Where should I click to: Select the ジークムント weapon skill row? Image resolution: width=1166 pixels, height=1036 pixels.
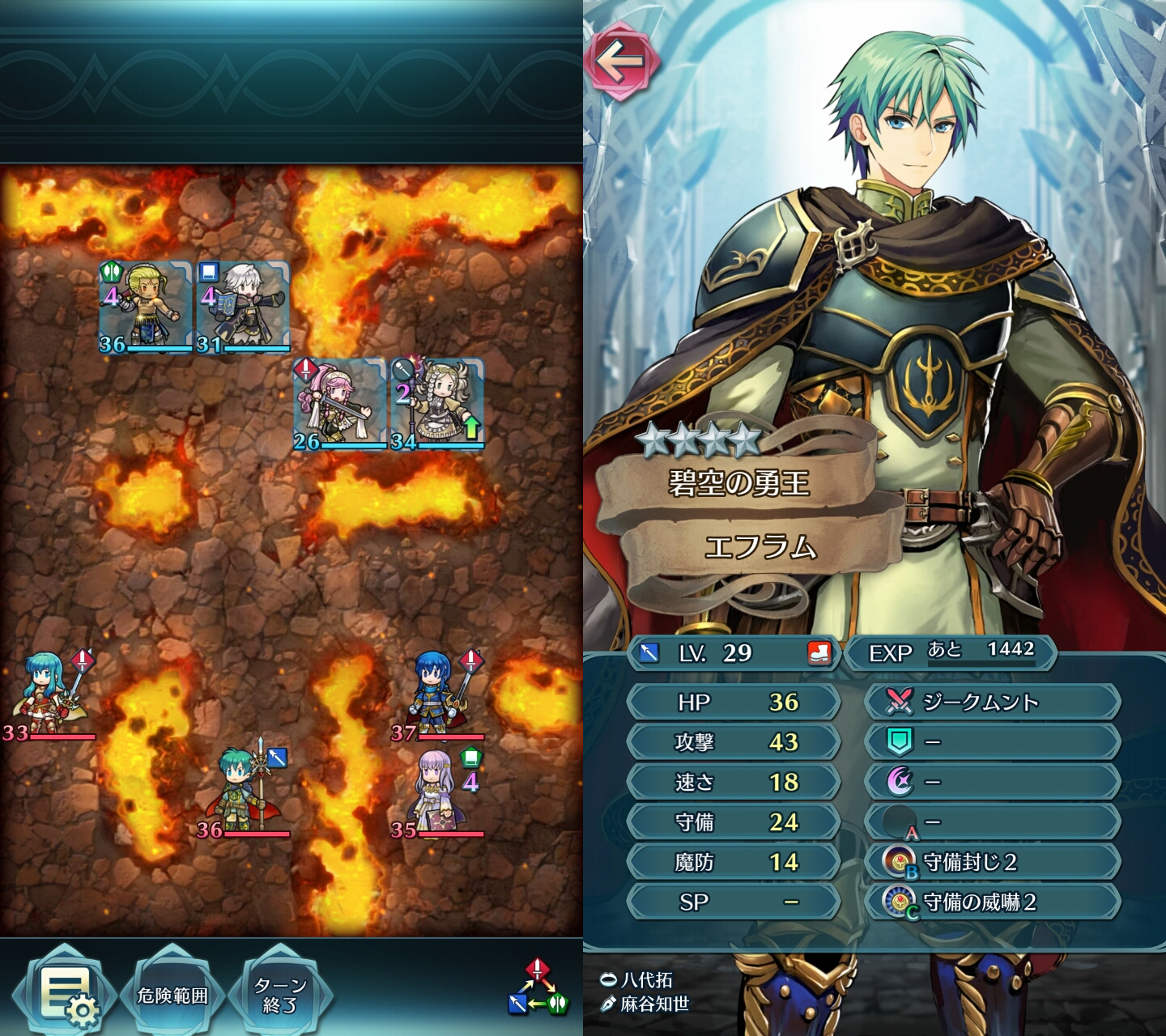993,702
